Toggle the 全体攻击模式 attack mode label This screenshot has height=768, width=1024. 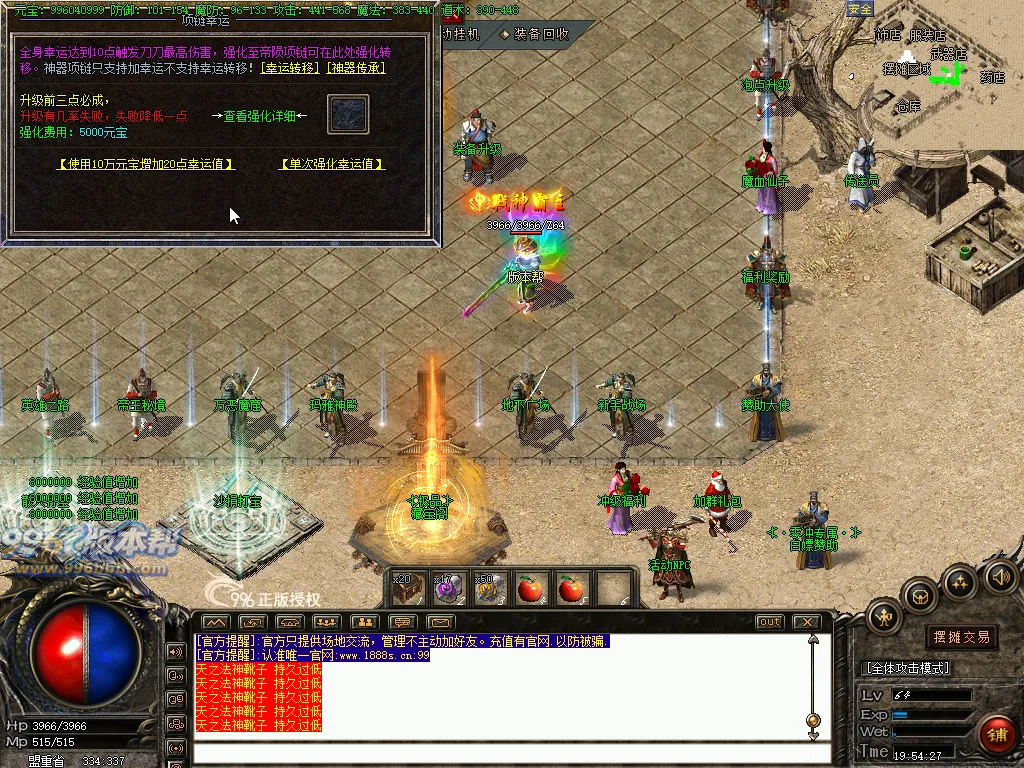click(906, 668)
